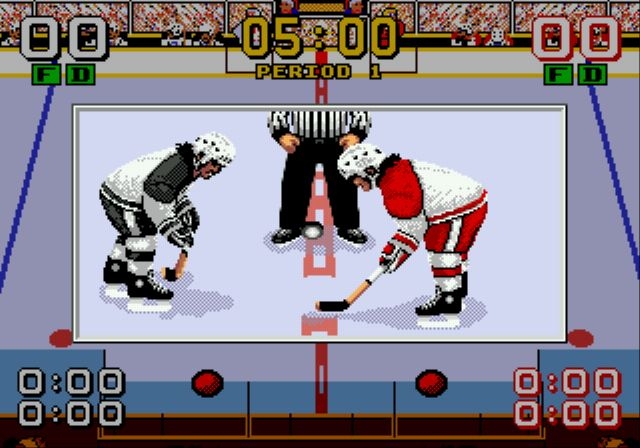Choose the F line indicator under red team's score
Image resolution: width=640 pixels, height=448 pixels.
[558, 74]
